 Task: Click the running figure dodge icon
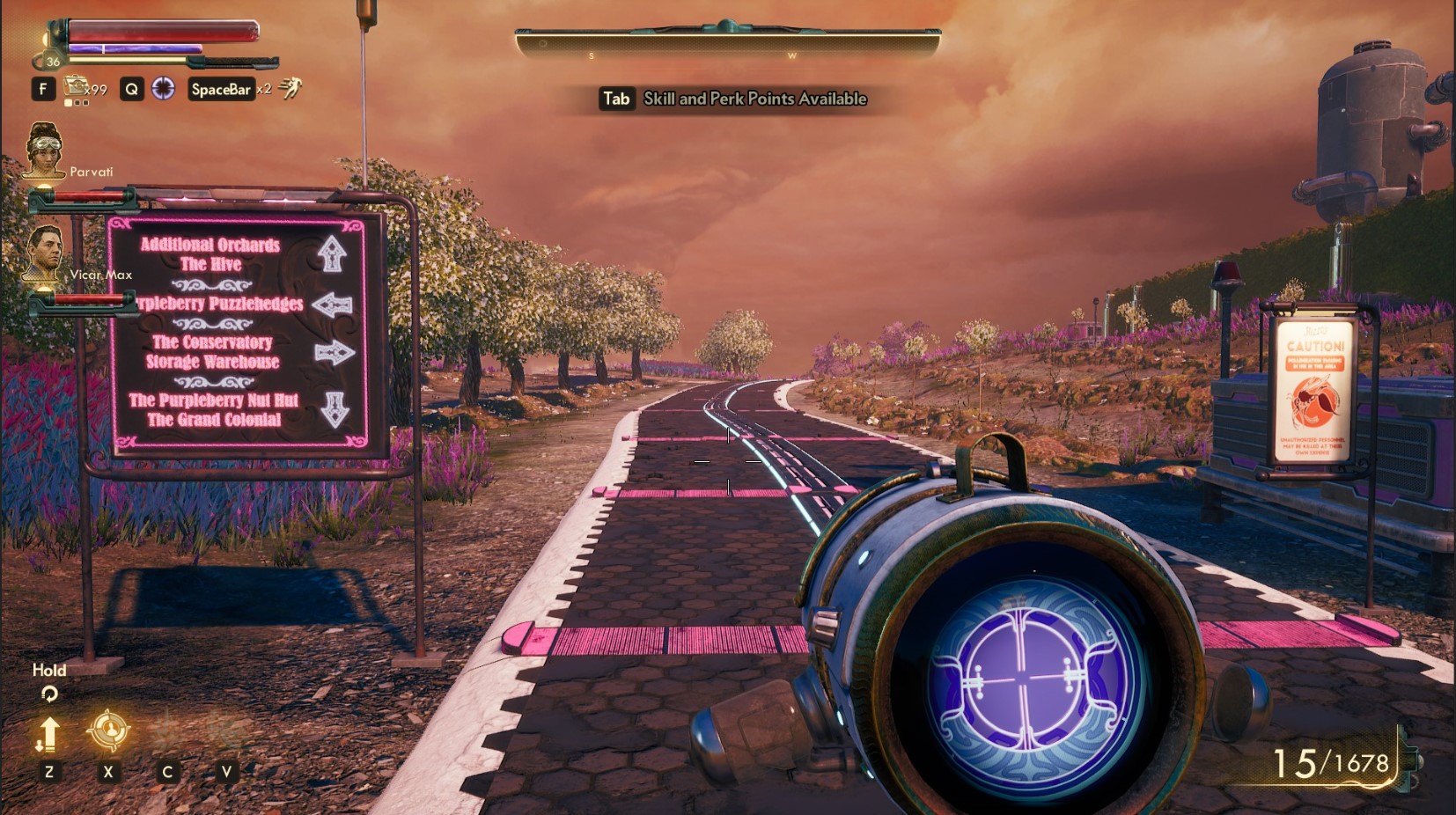[x=290, y=87]
